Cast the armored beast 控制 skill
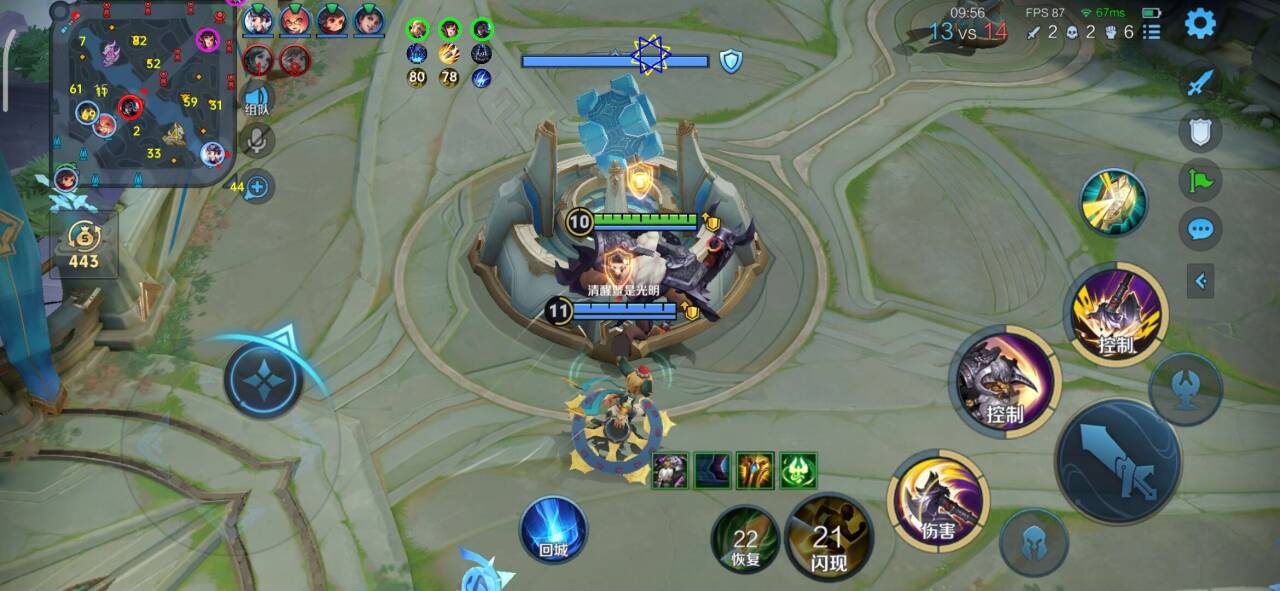The image size is (1280, 591). click(1004, 380)
